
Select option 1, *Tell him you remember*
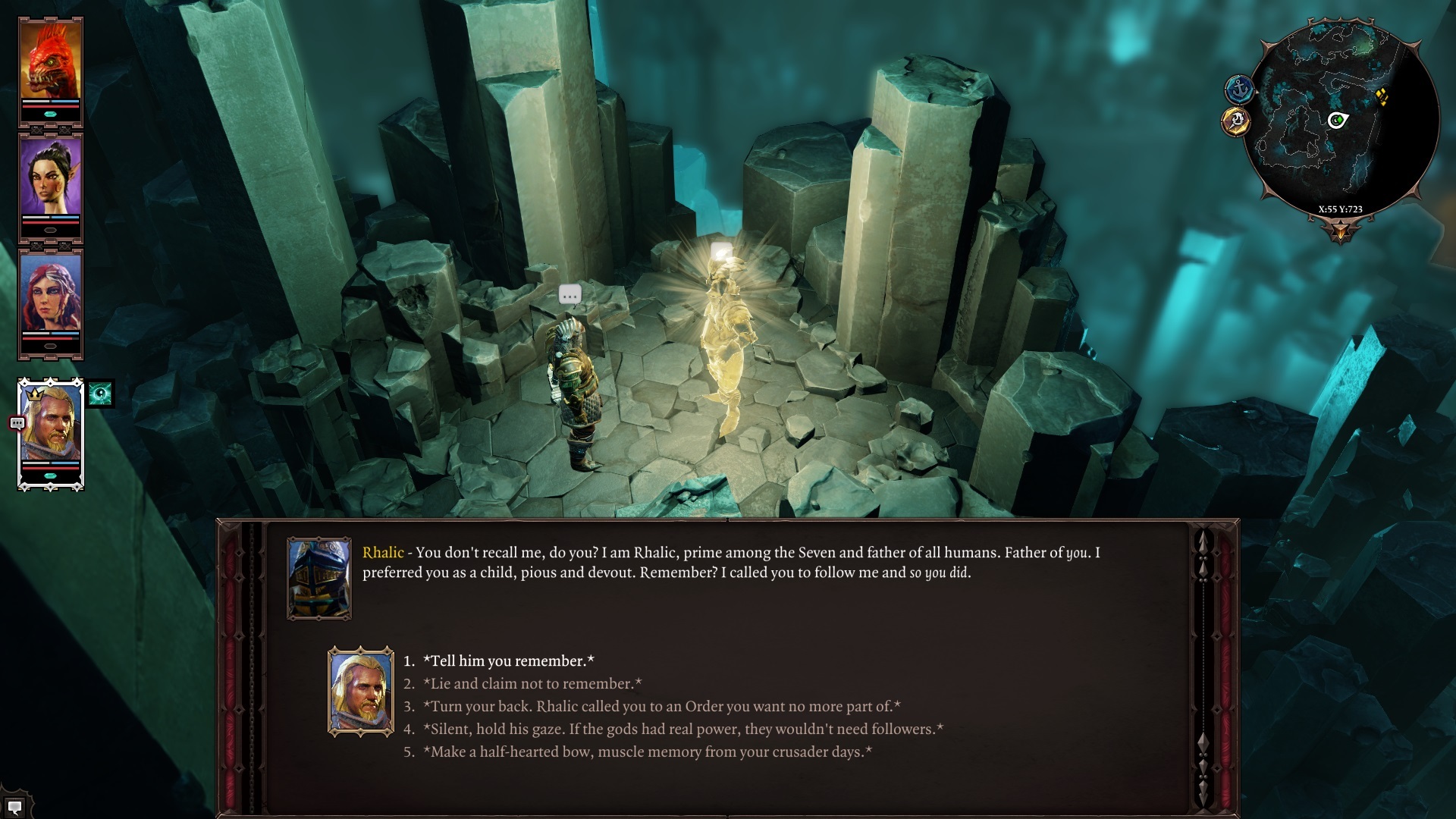[x=508, y=661]
